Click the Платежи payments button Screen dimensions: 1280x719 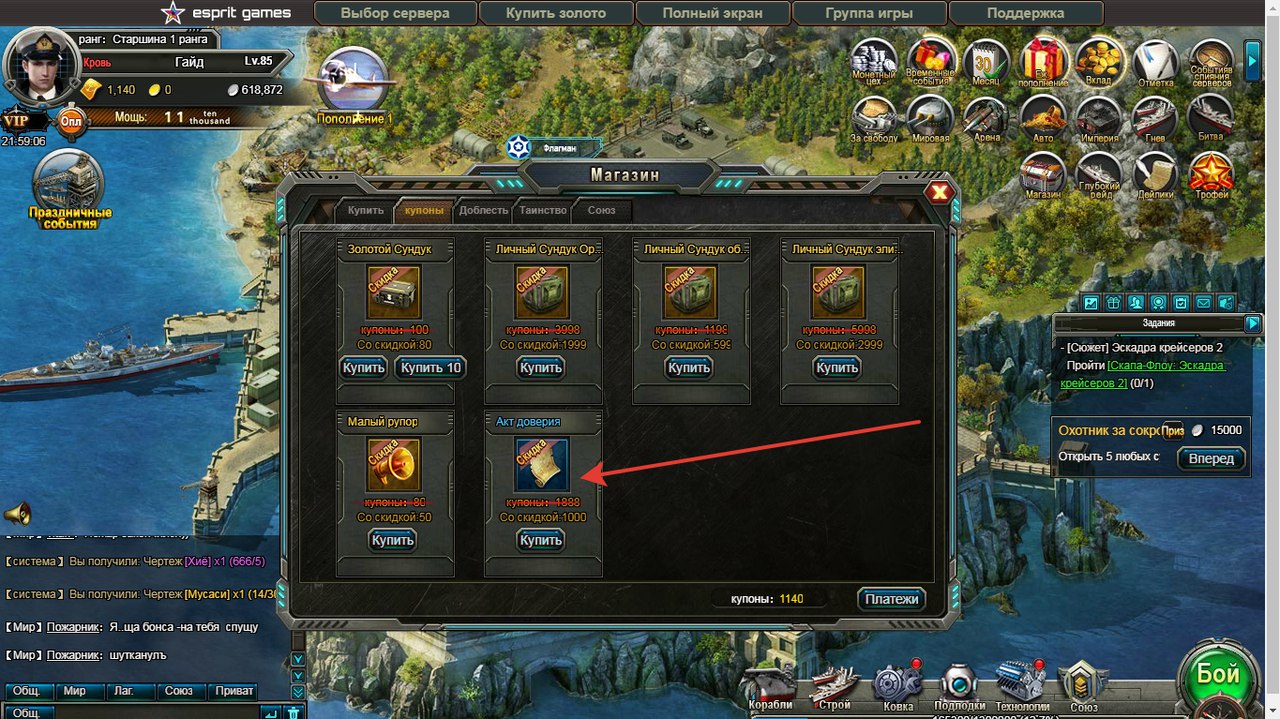point(891,599)
